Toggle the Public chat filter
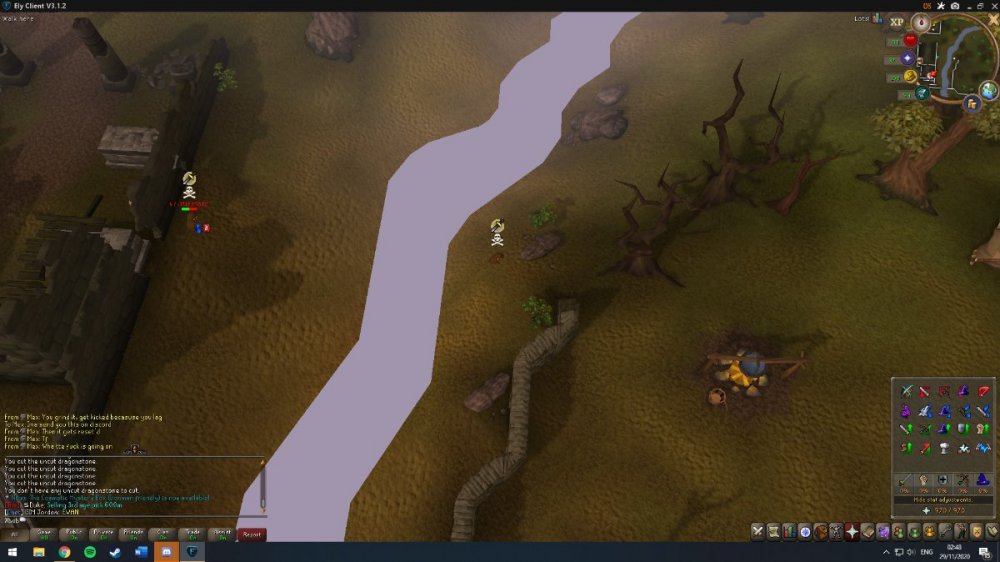This screenshot has height=562, width=1000. pos(74,534)
